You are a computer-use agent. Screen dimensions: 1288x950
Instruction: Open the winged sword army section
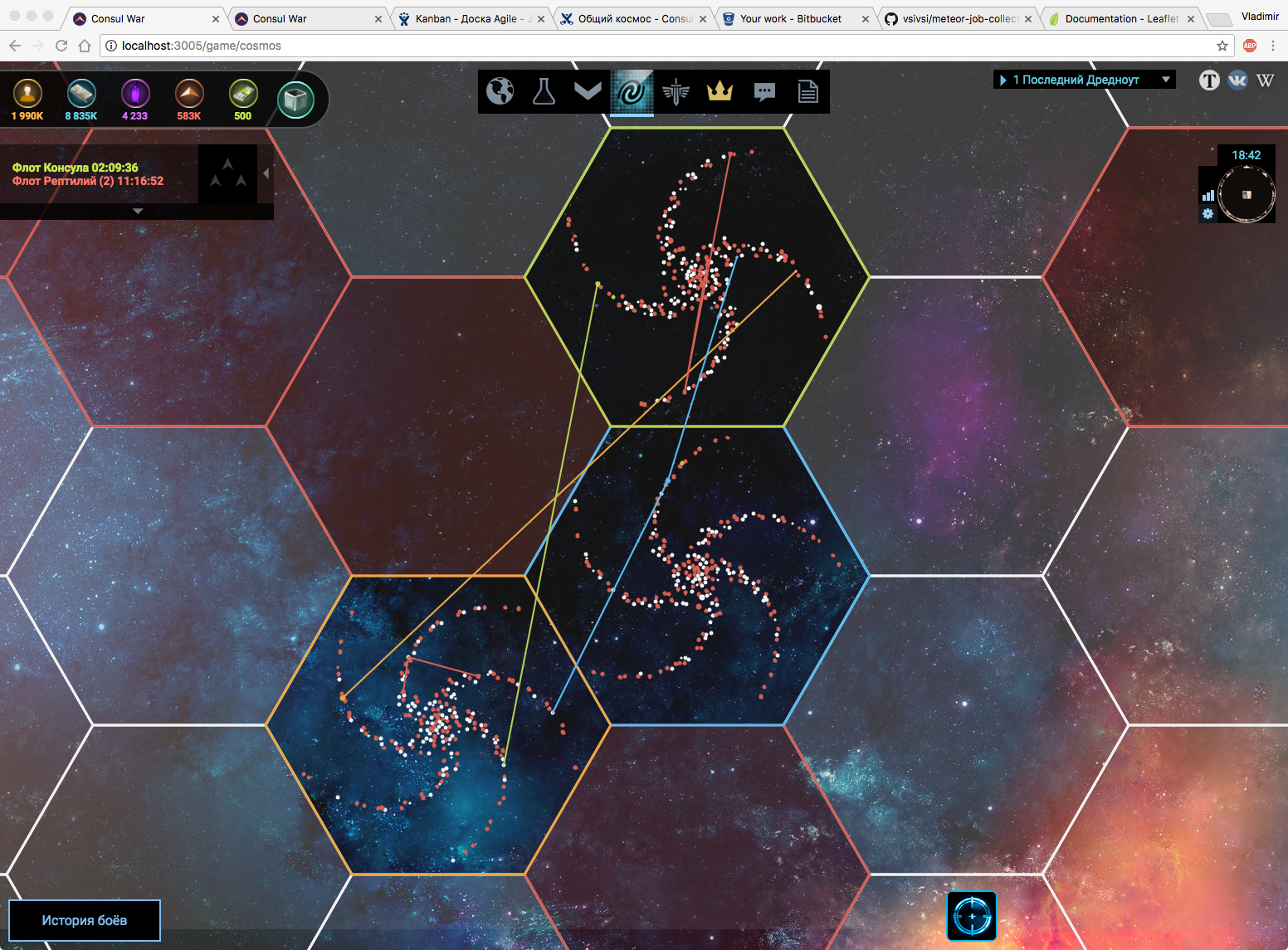click(x=676, y=91)
